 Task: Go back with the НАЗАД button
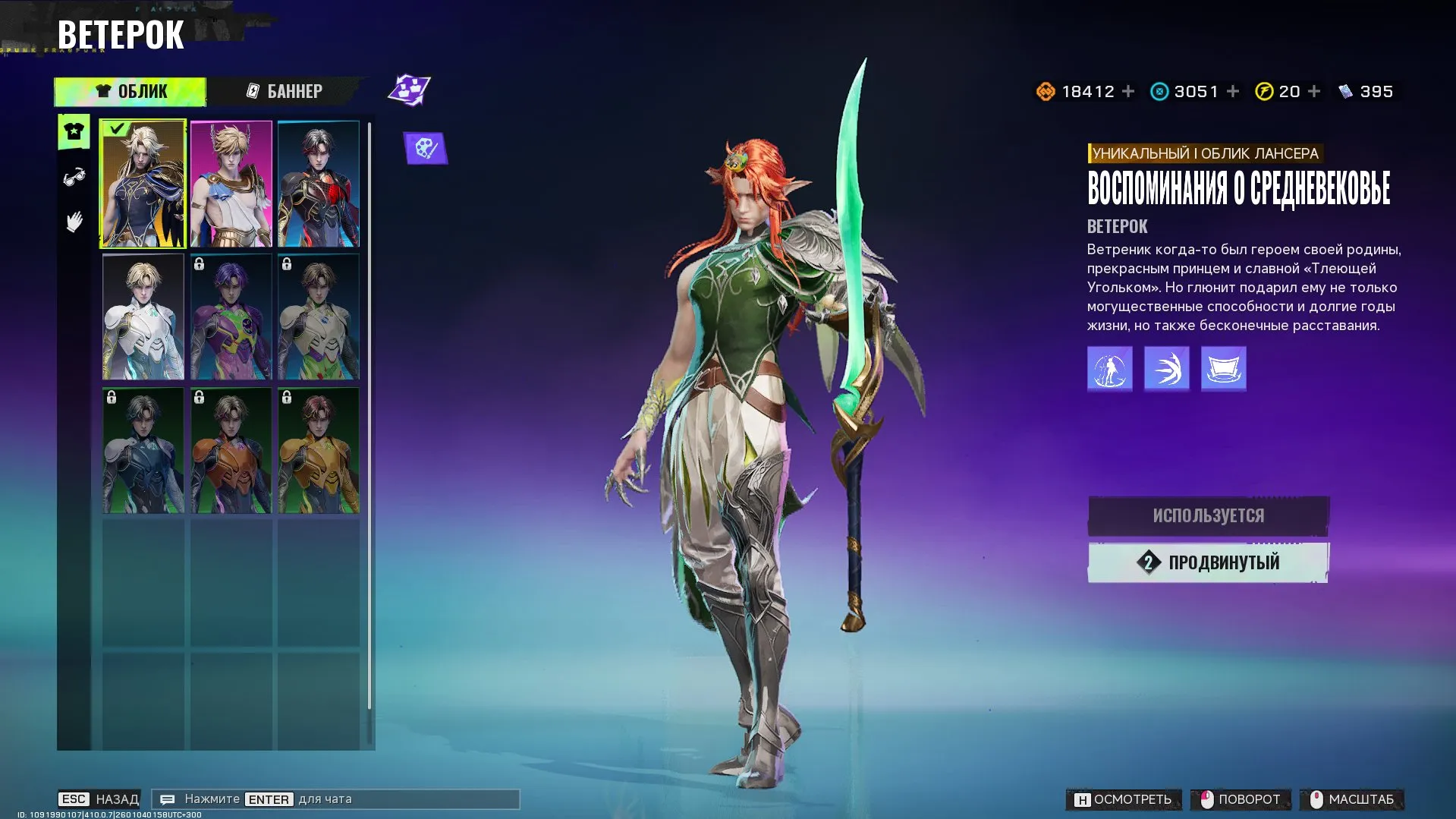99,799
